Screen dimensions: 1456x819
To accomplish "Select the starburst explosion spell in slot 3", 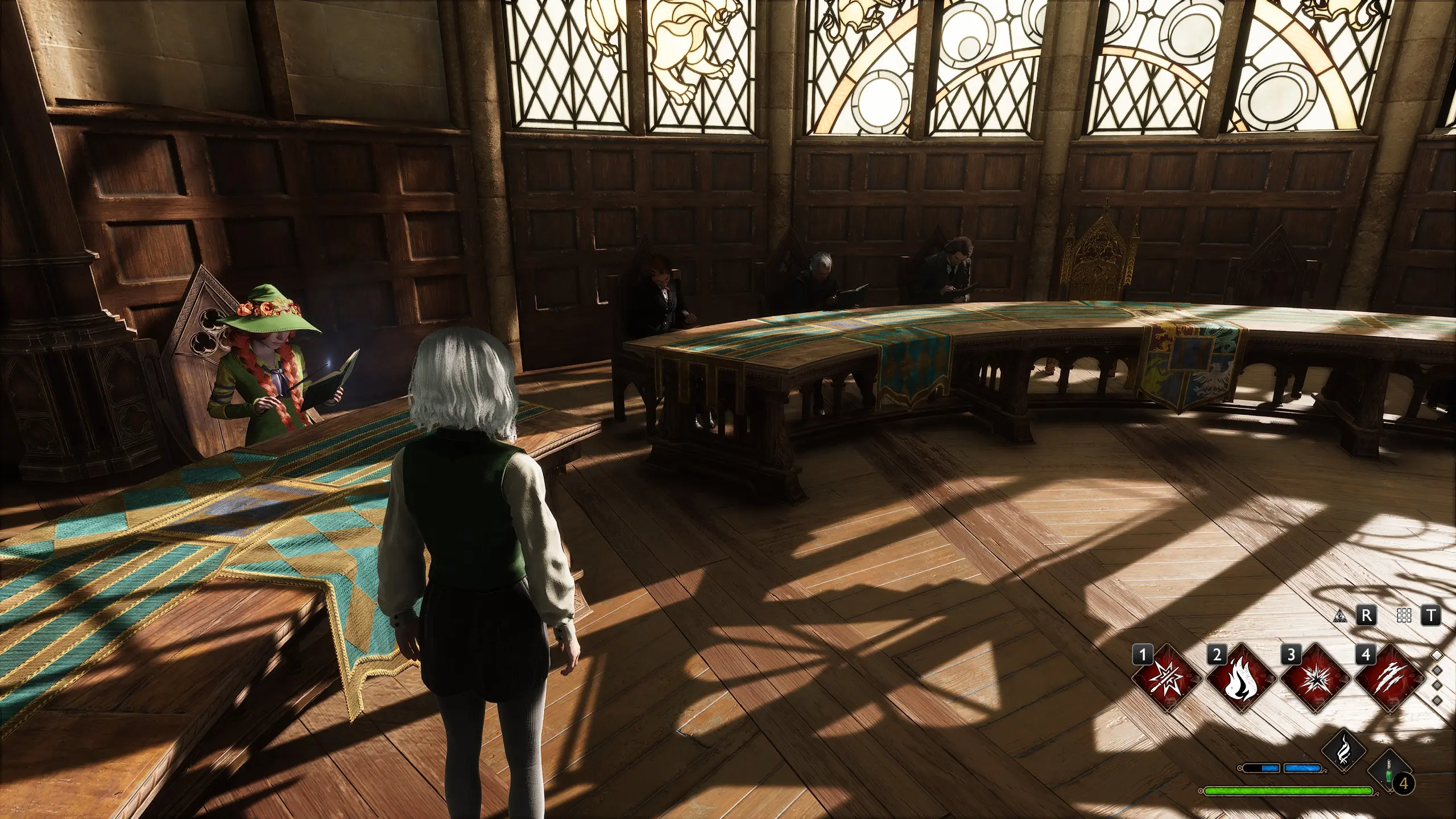I will [x=1315, y=679].
